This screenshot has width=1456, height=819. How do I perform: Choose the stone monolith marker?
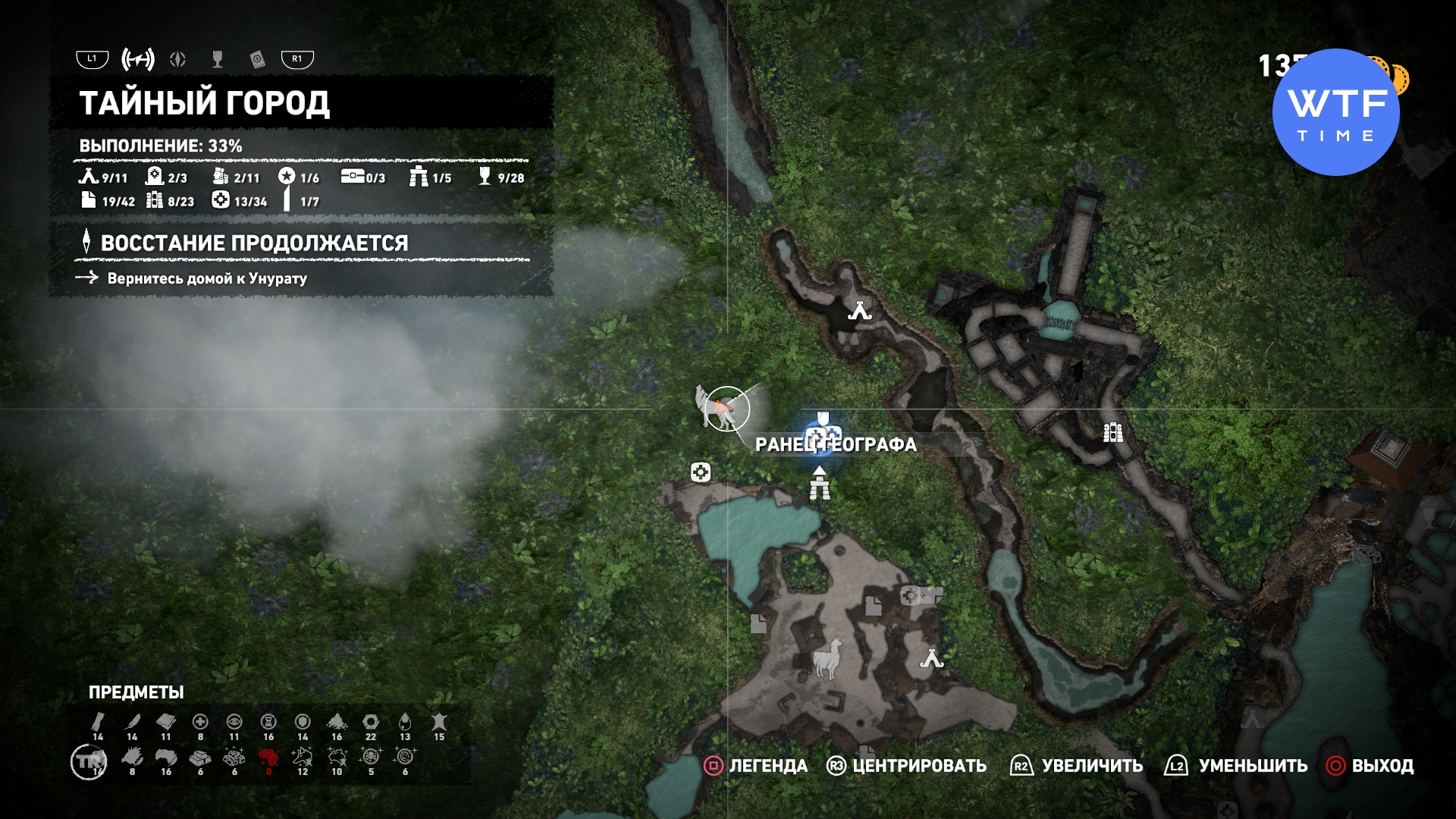pyautogui.click(x=820, y=484)
